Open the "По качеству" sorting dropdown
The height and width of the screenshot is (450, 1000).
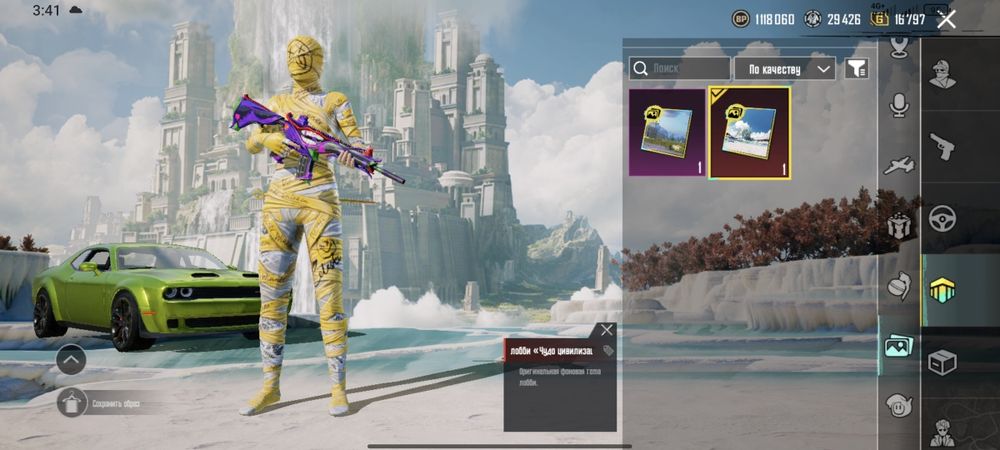[785, 68]
